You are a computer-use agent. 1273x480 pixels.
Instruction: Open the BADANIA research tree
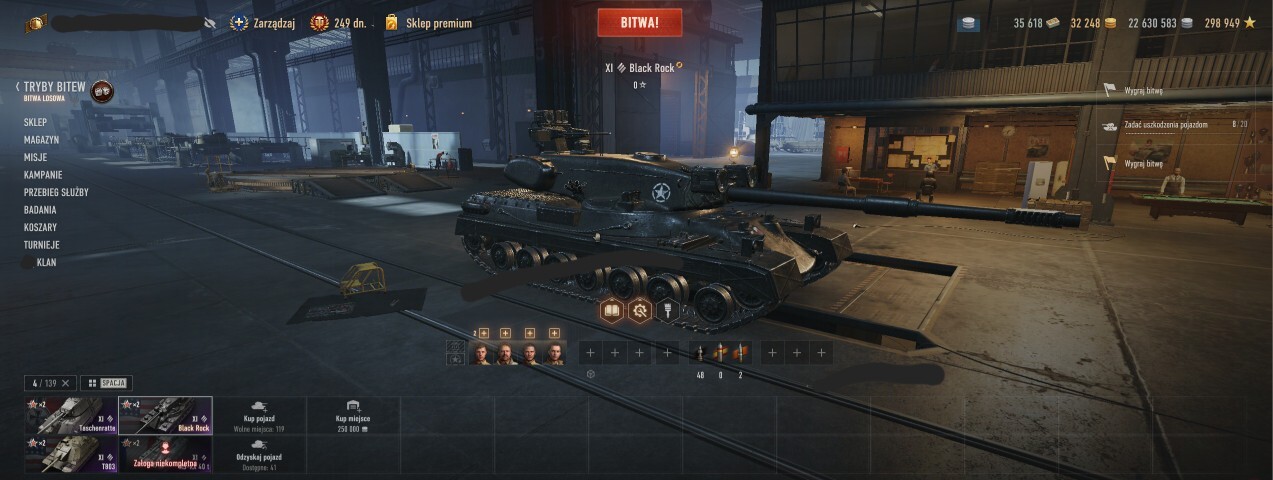pyautogui.click(x=40, y=210)
